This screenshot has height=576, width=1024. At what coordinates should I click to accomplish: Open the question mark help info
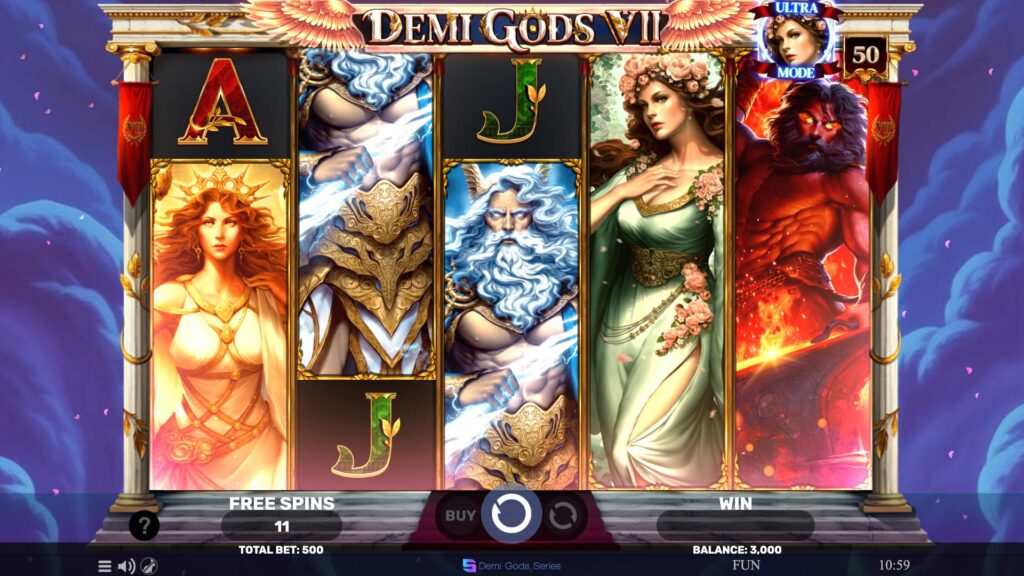tap(144, 525)
